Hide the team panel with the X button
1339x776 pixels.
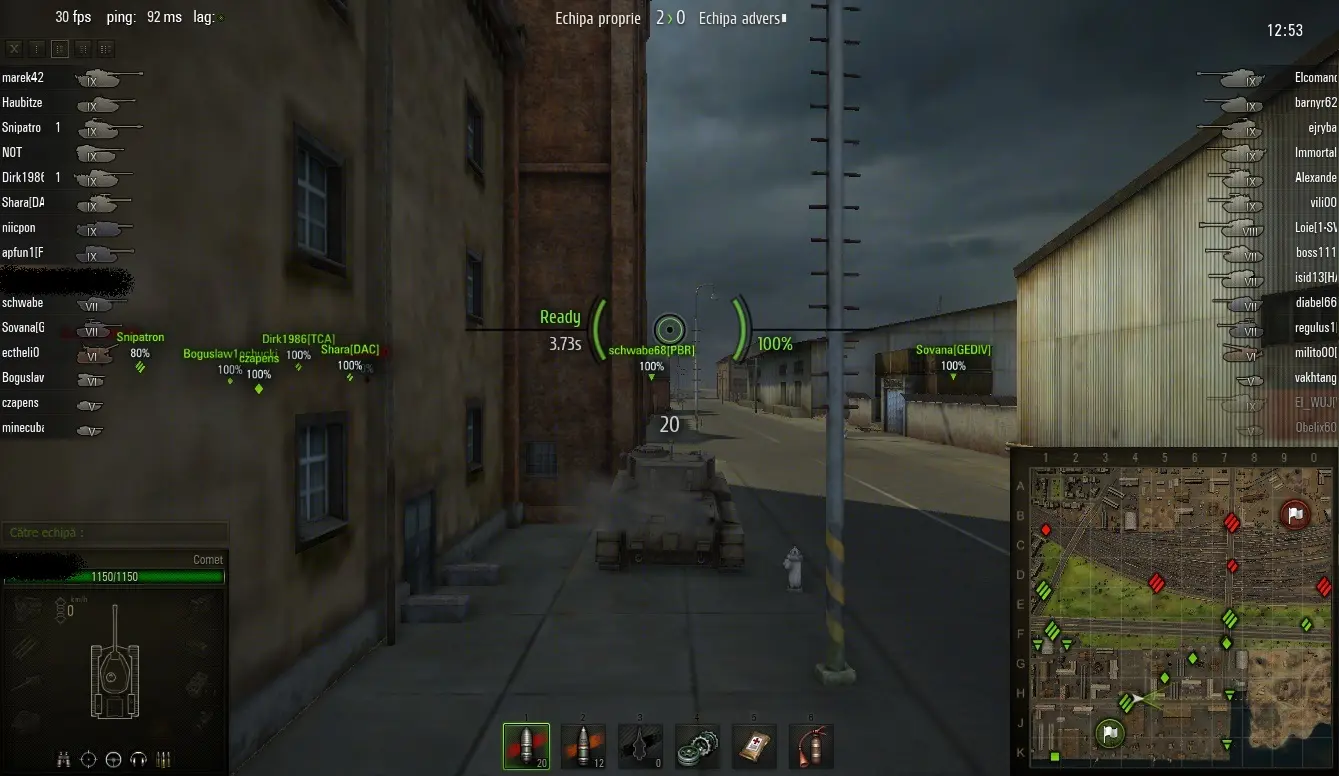(14, 48)
